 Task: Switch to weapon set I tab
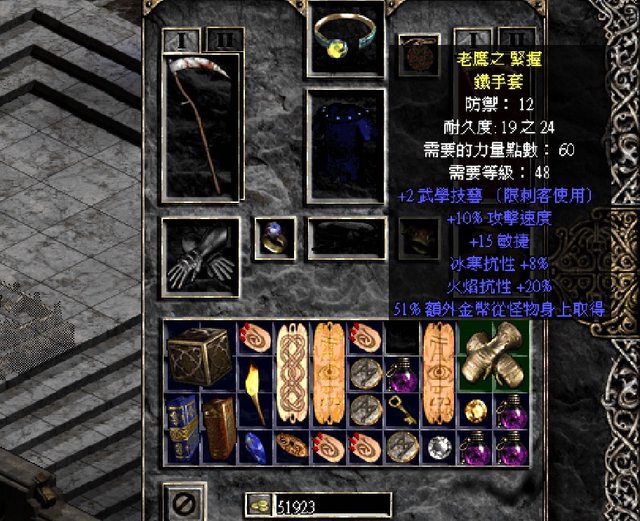point(181,41)
